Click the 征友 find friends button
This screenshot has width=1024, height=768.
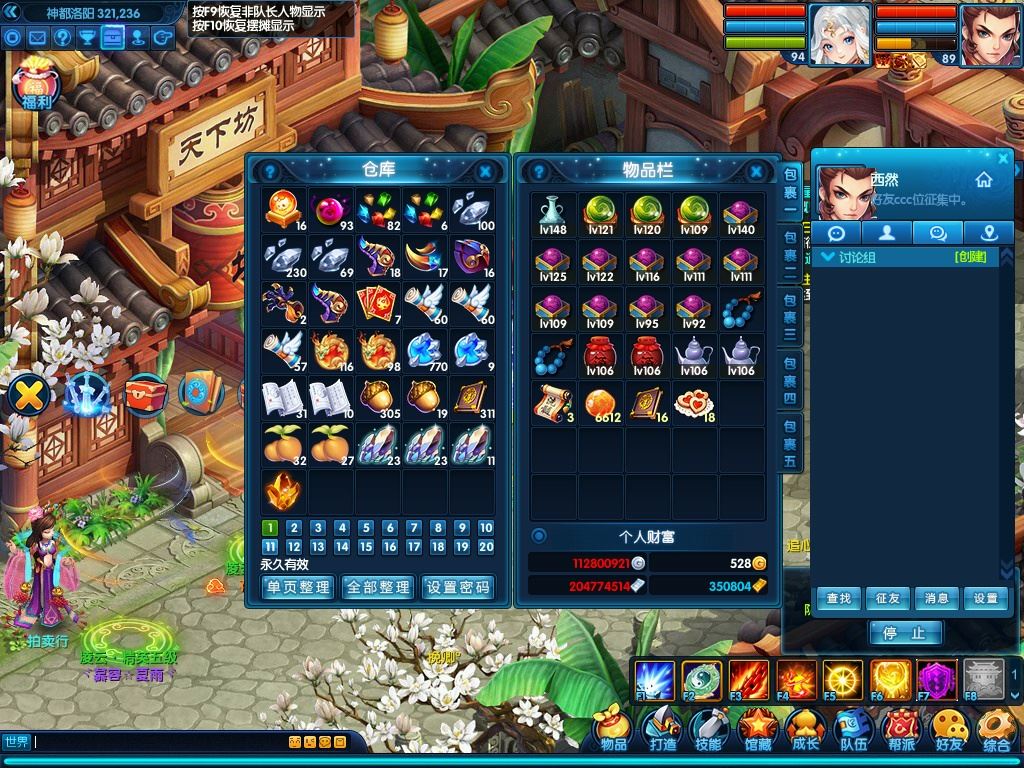click(887, 598)
